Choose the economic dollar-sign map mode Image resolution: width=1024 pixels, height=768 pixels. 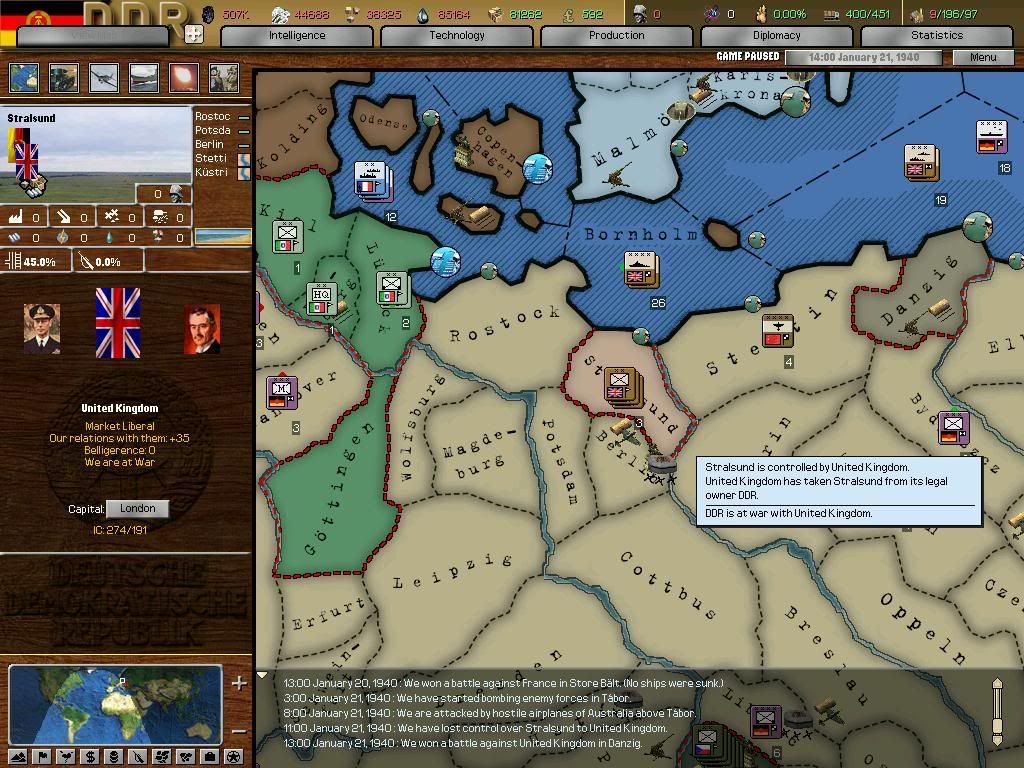click(x=90, y=756)
